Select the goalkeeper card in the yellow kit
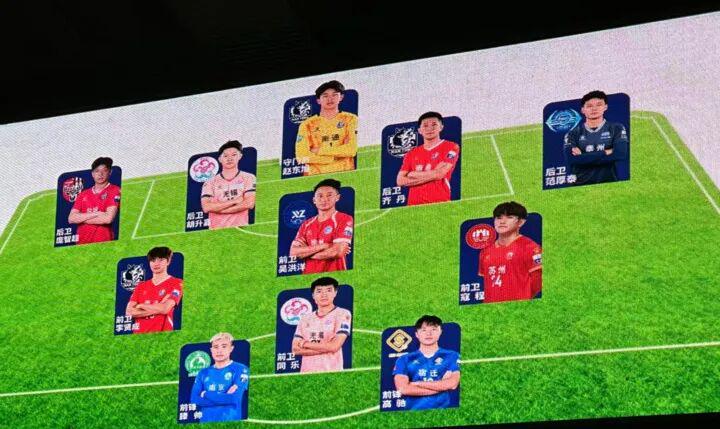The height and width of the screenshot is (429, 720). [320, 132]
